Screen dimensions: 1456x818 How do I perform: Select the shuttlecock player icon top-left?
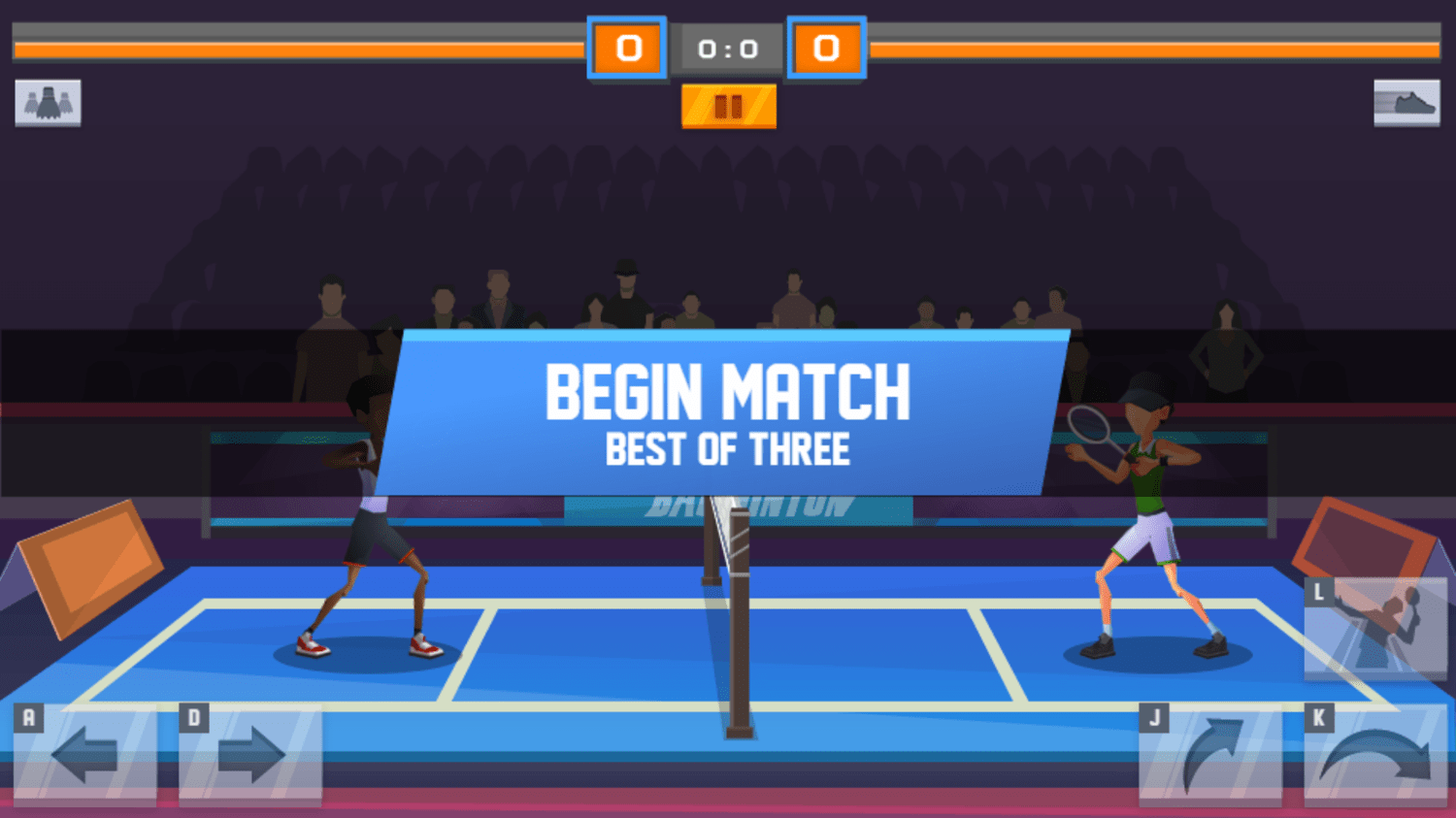click(49, 103)
